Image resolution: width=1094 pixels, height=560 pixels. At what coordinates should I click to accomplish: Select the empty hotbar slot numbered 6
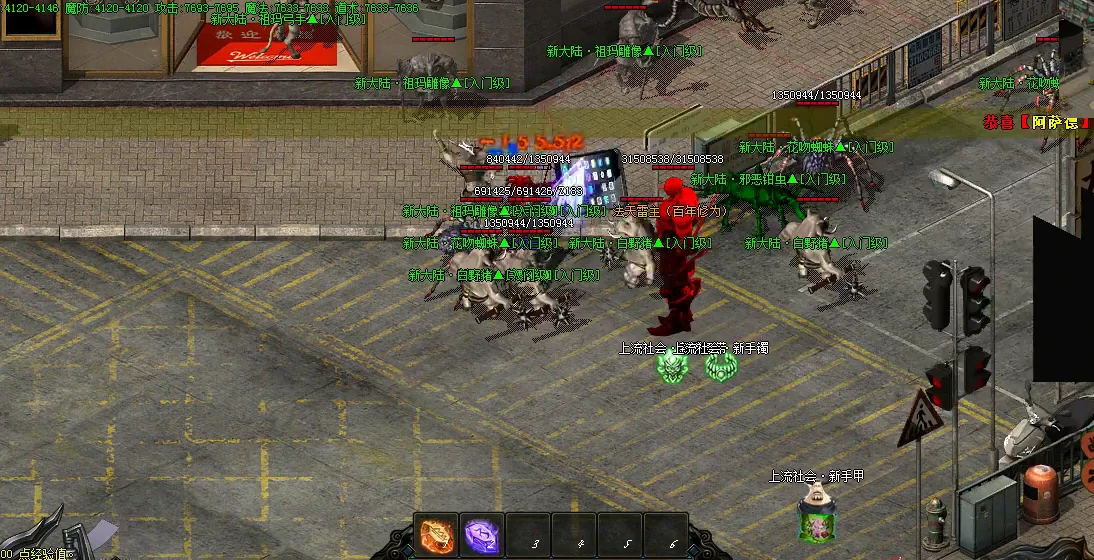click(x=667, y=536)
